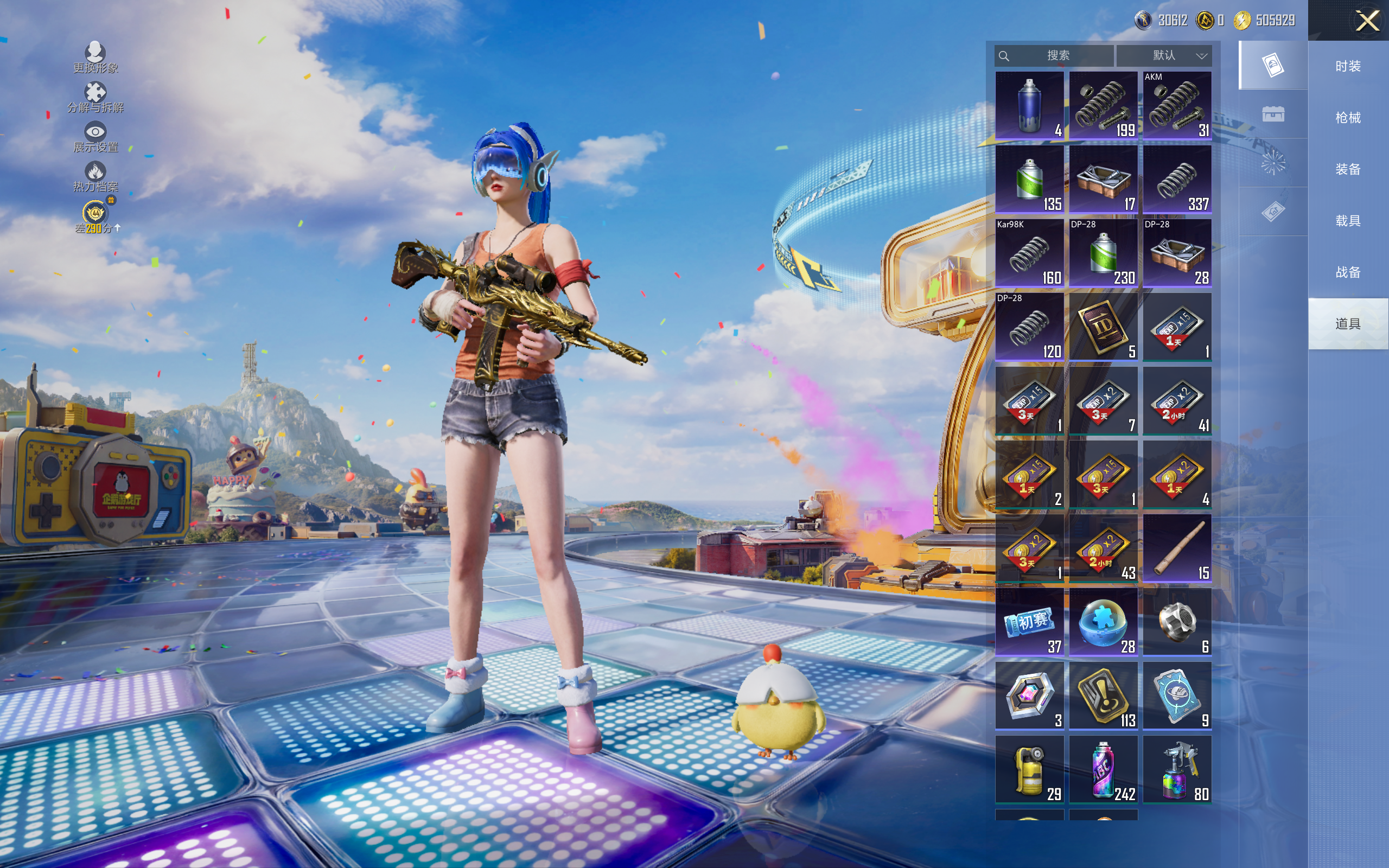Select the blue puzzle piece orb item
This screenshot has width=1389, height=868.
[x=1103, y=622]
